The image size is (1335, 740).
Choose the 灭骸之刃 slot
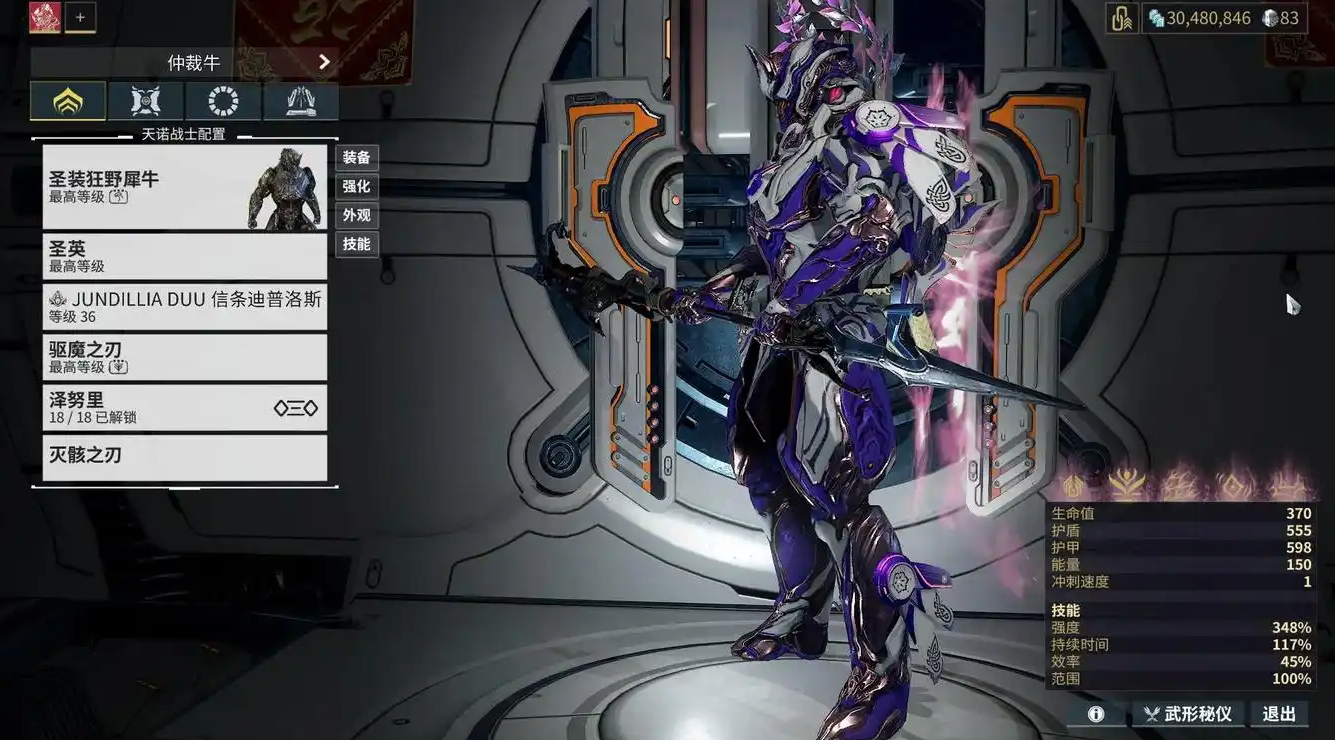(x=184, y=457)
